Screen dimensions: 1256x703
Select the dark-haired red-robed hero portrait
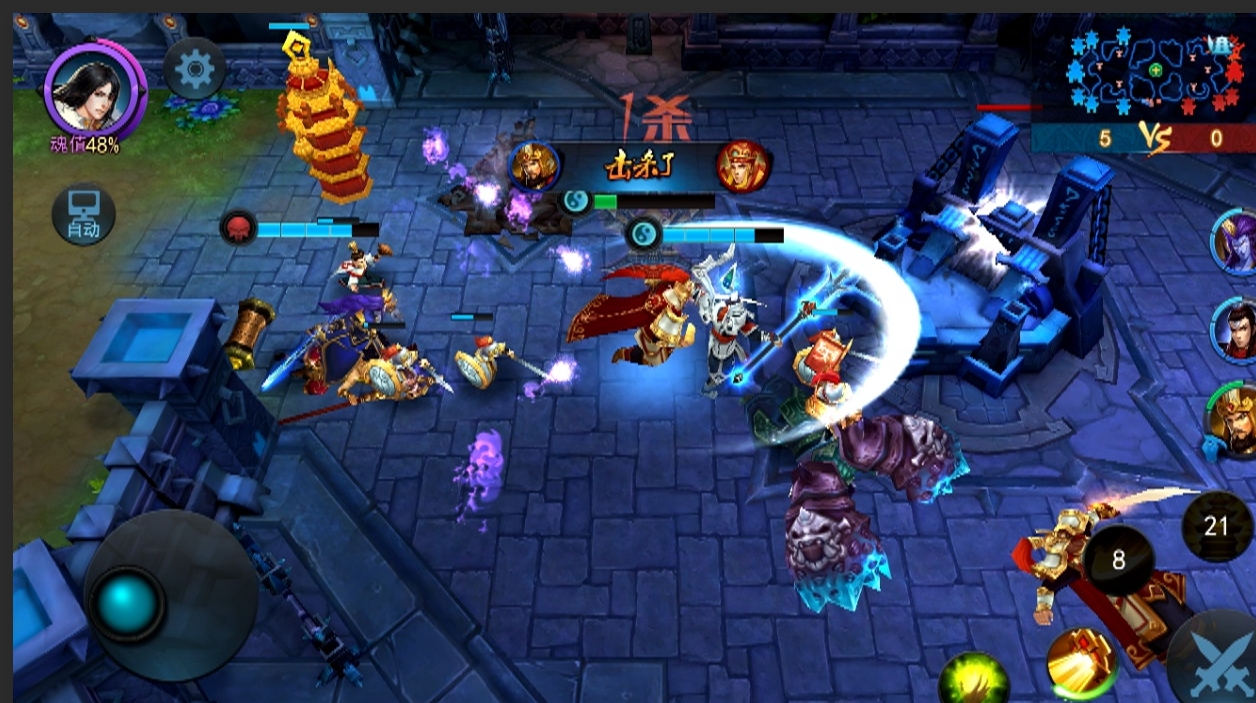coord(1236,331)
